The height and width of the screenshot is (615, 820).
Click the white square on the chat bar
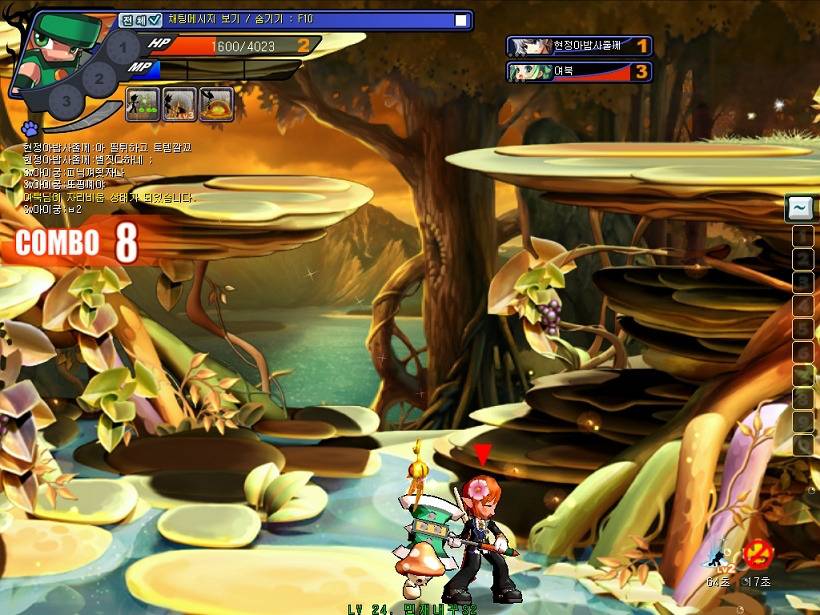(461, 20)
